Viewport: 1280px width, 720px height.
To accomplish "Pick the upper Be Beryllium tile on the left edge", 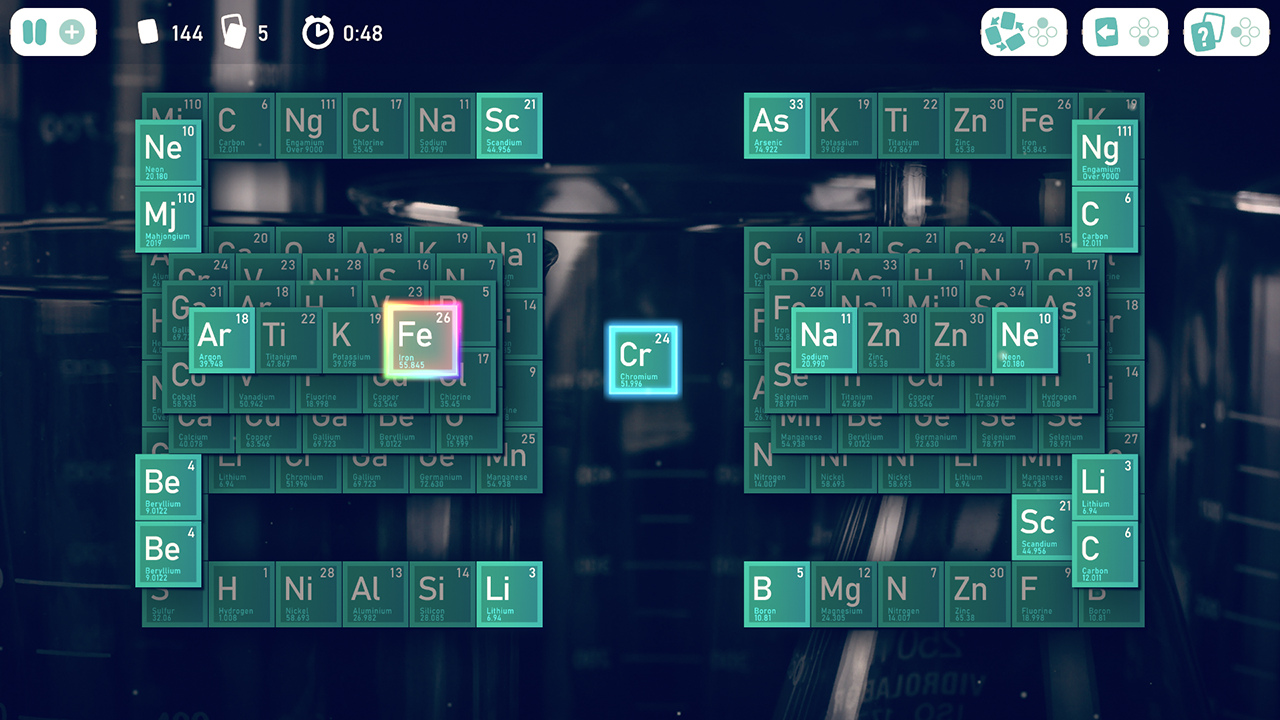I will [168, 486].
